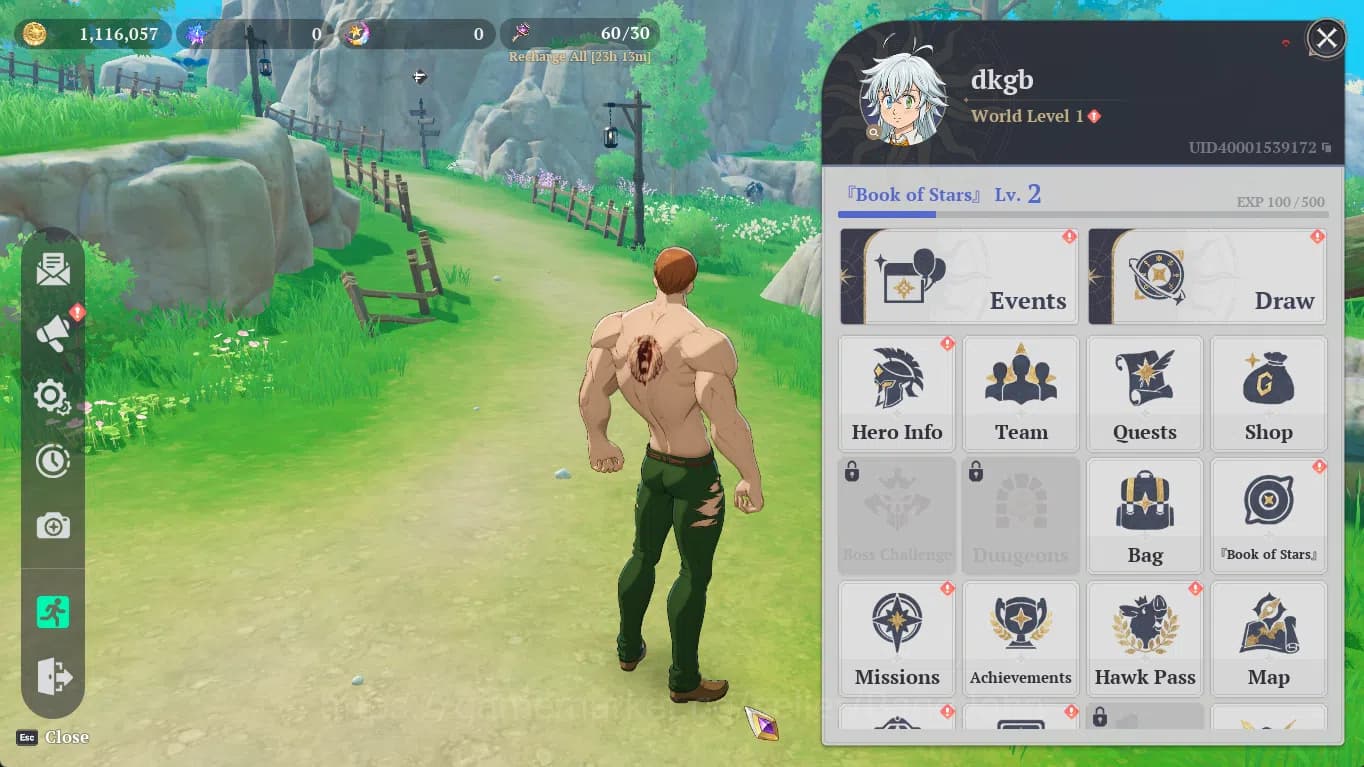Open the Team menu
1364x767 pixels.
pyautogui.click(x=1021, y=394)
